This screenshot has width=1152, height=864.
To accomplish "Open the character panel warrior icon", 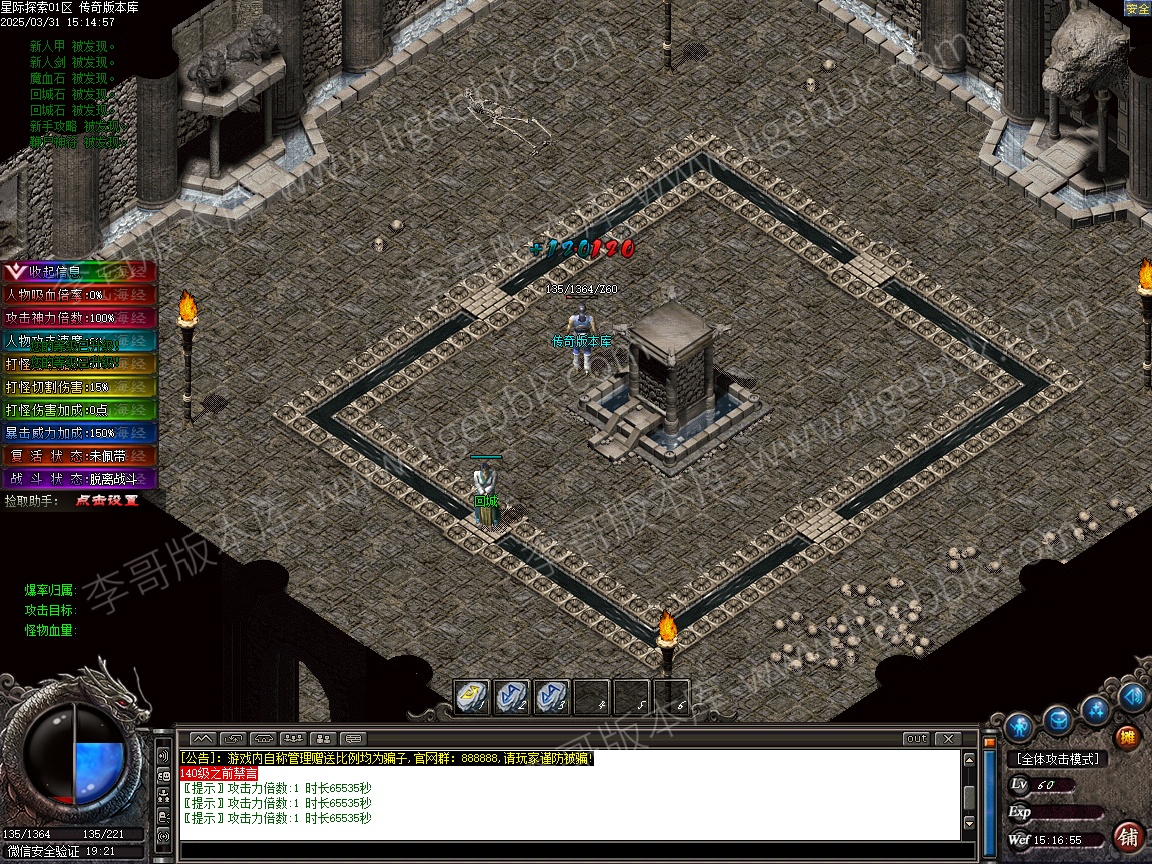I will tap(1019, 725).
